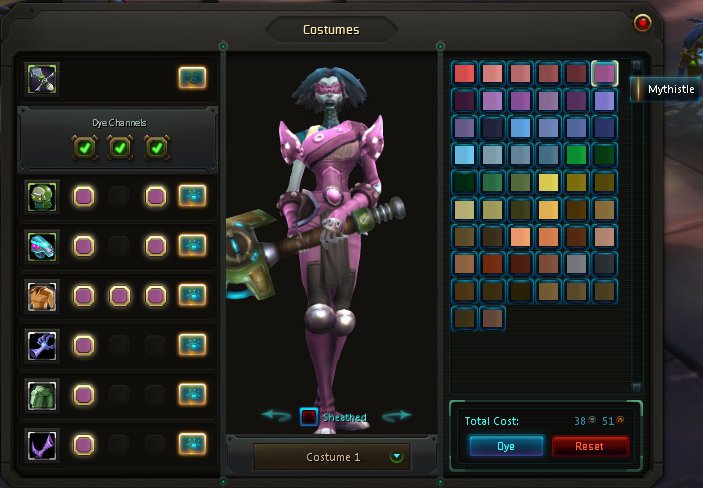This screenshot has width=703, height=488.
Task: Select the green helmet costume slot
Action: (x=43, y=196)
